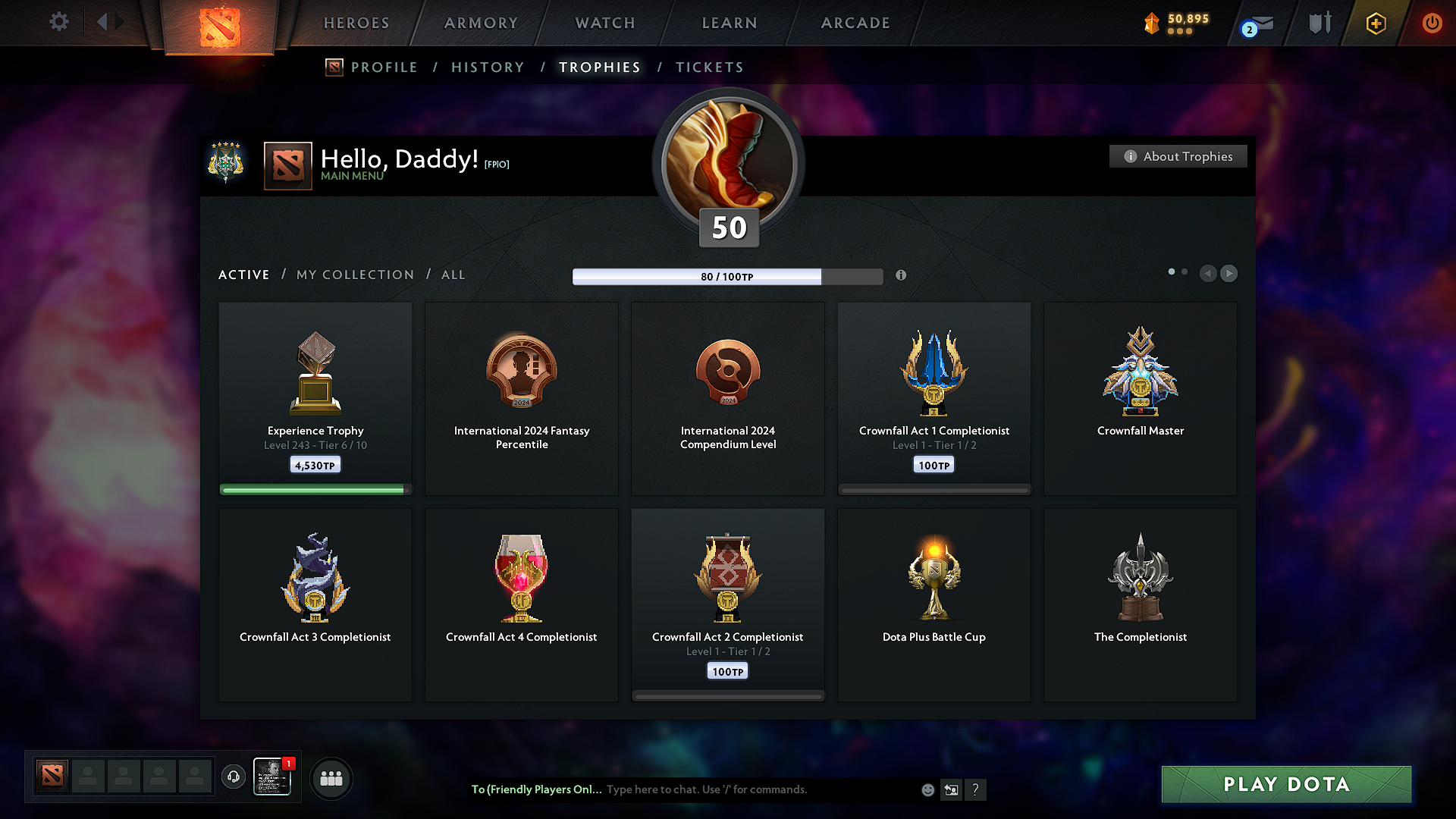Viewport: 1456px width, 819px height.
Task: Click the 80/100TP progress bar
Action: pos(728,276)
